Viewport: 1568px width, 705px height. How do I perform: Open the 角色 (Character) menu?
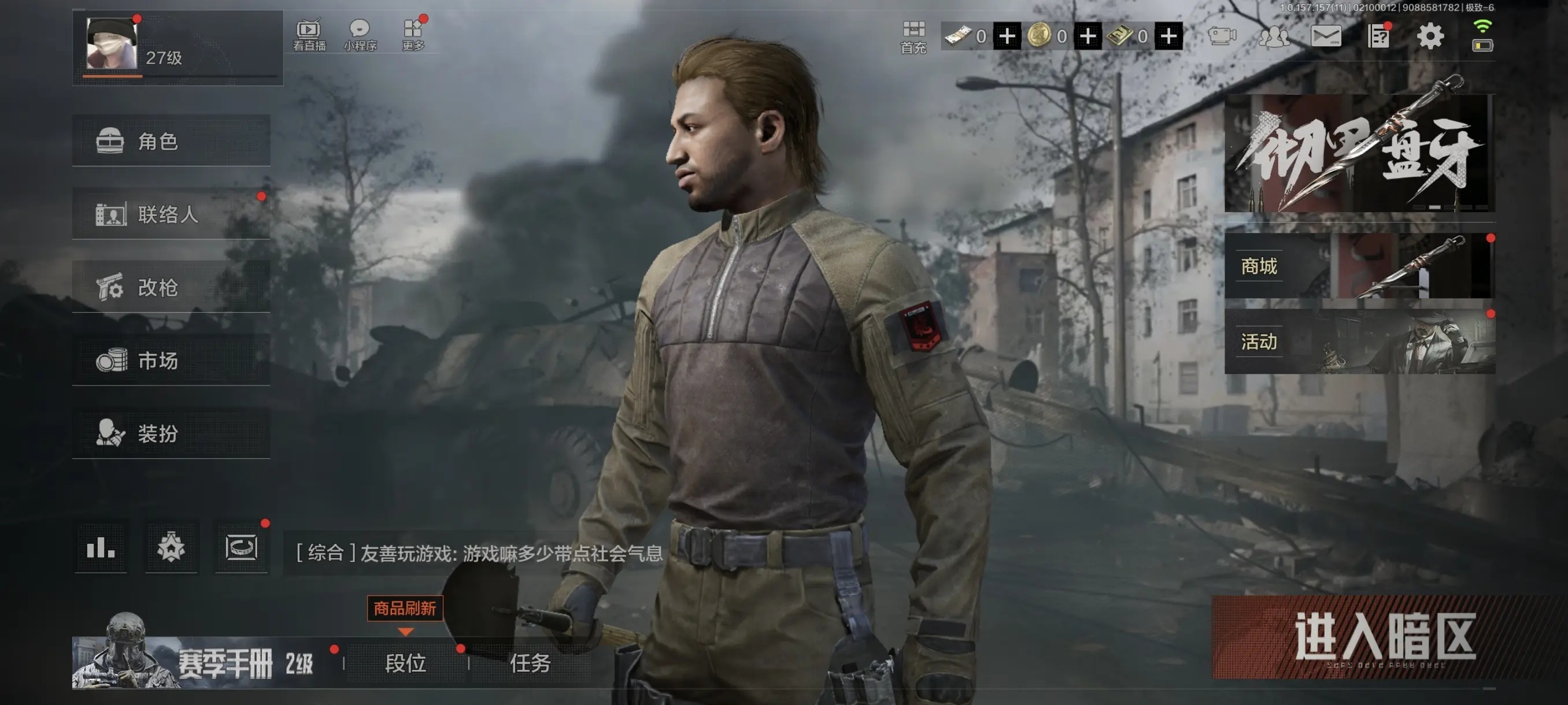pos(171,141)
